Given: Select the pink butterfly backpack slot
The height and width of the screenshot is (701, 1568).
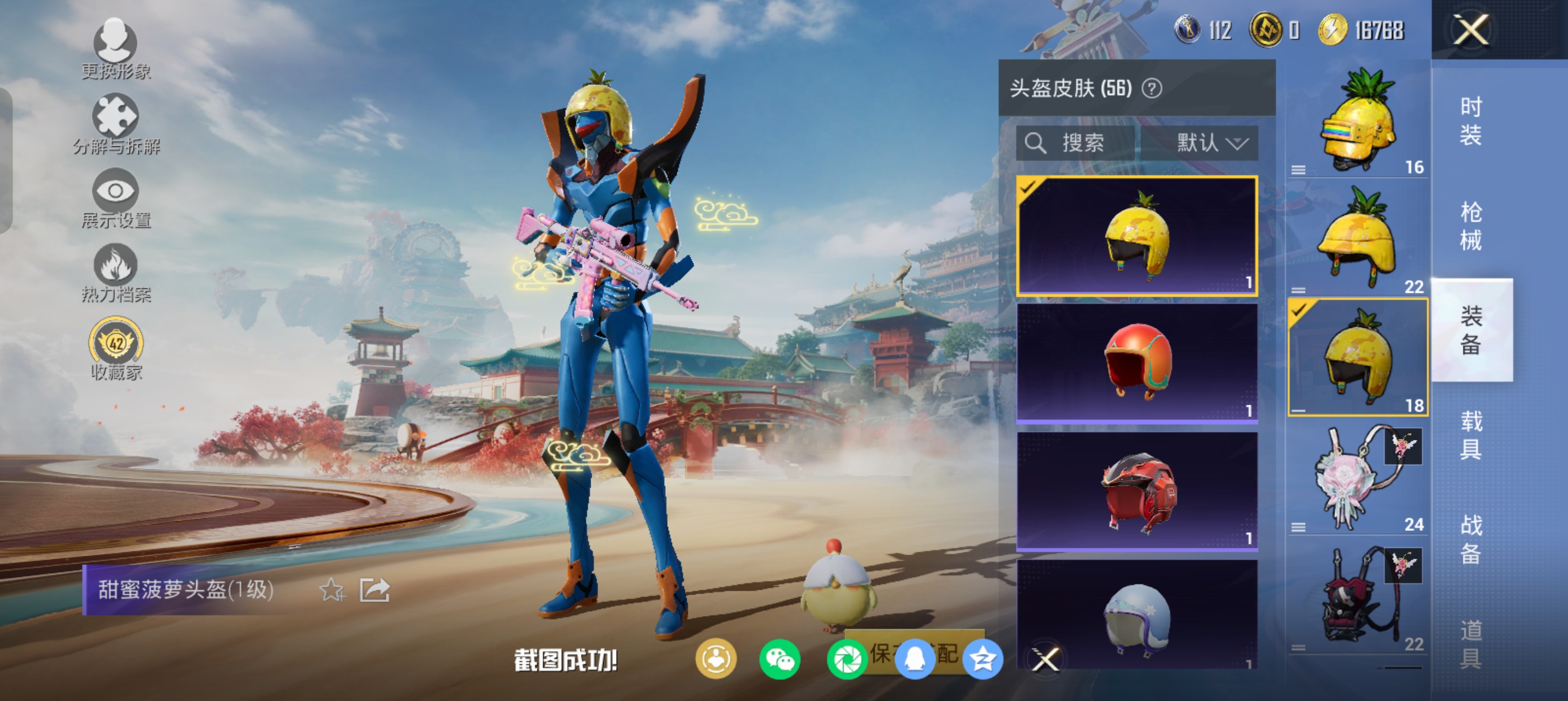Looking at the screenshot, I should pos(1359,478).
